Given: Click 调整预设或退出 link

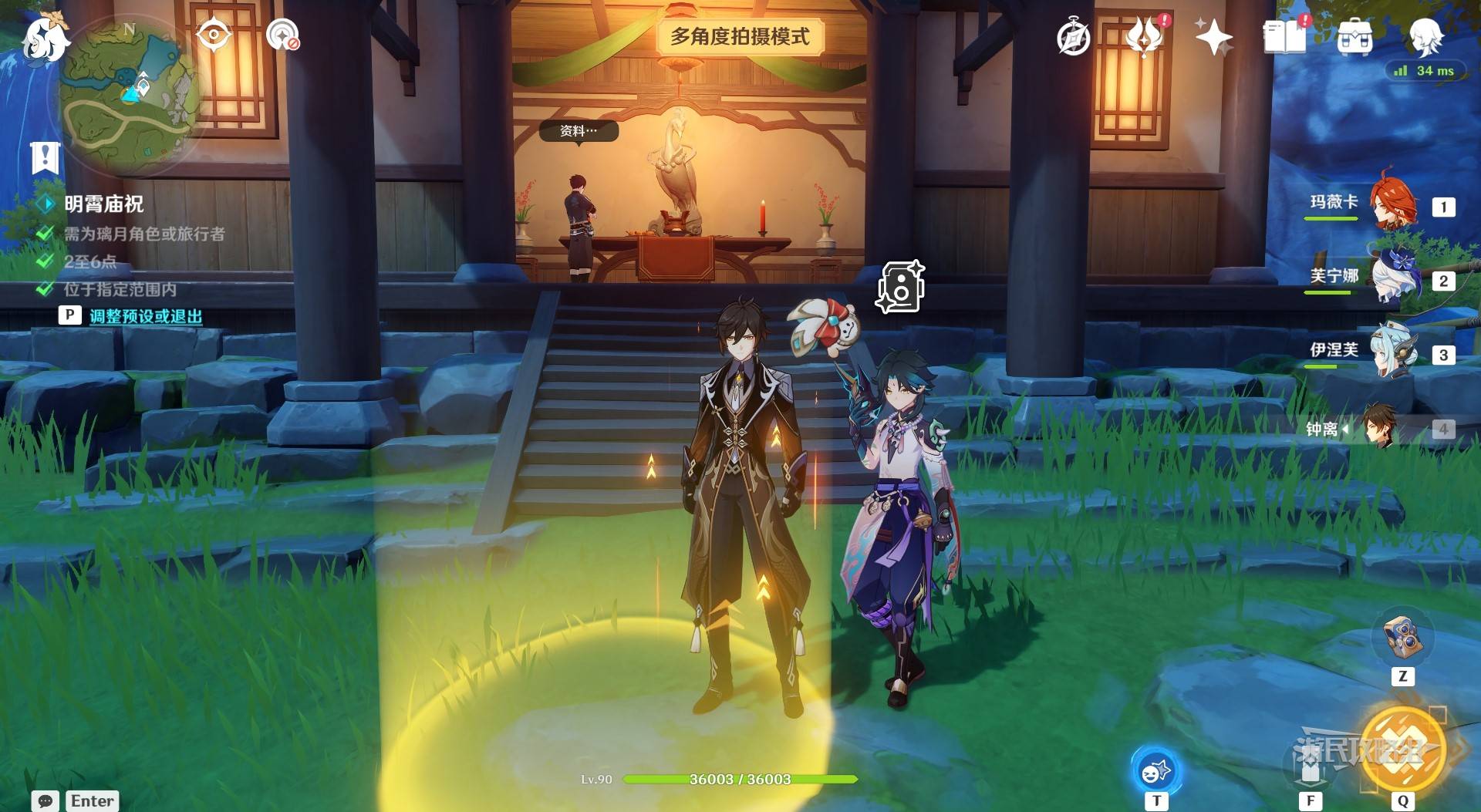Looking at the screenshot, I should 146,316.
